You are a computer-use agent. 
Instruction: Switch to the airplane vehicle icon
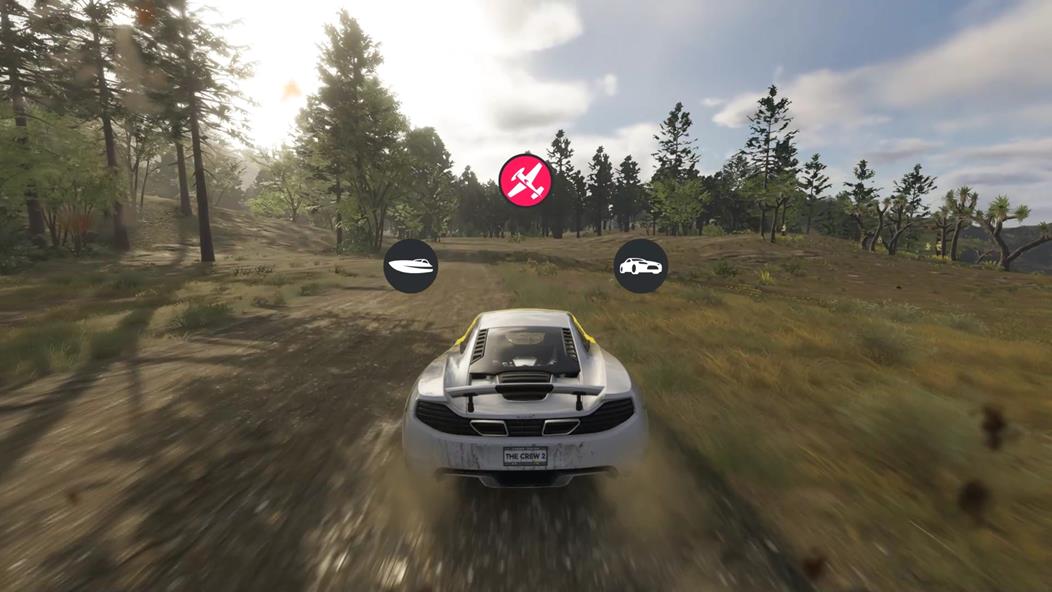pyautogui.click(x=525, y=180)
